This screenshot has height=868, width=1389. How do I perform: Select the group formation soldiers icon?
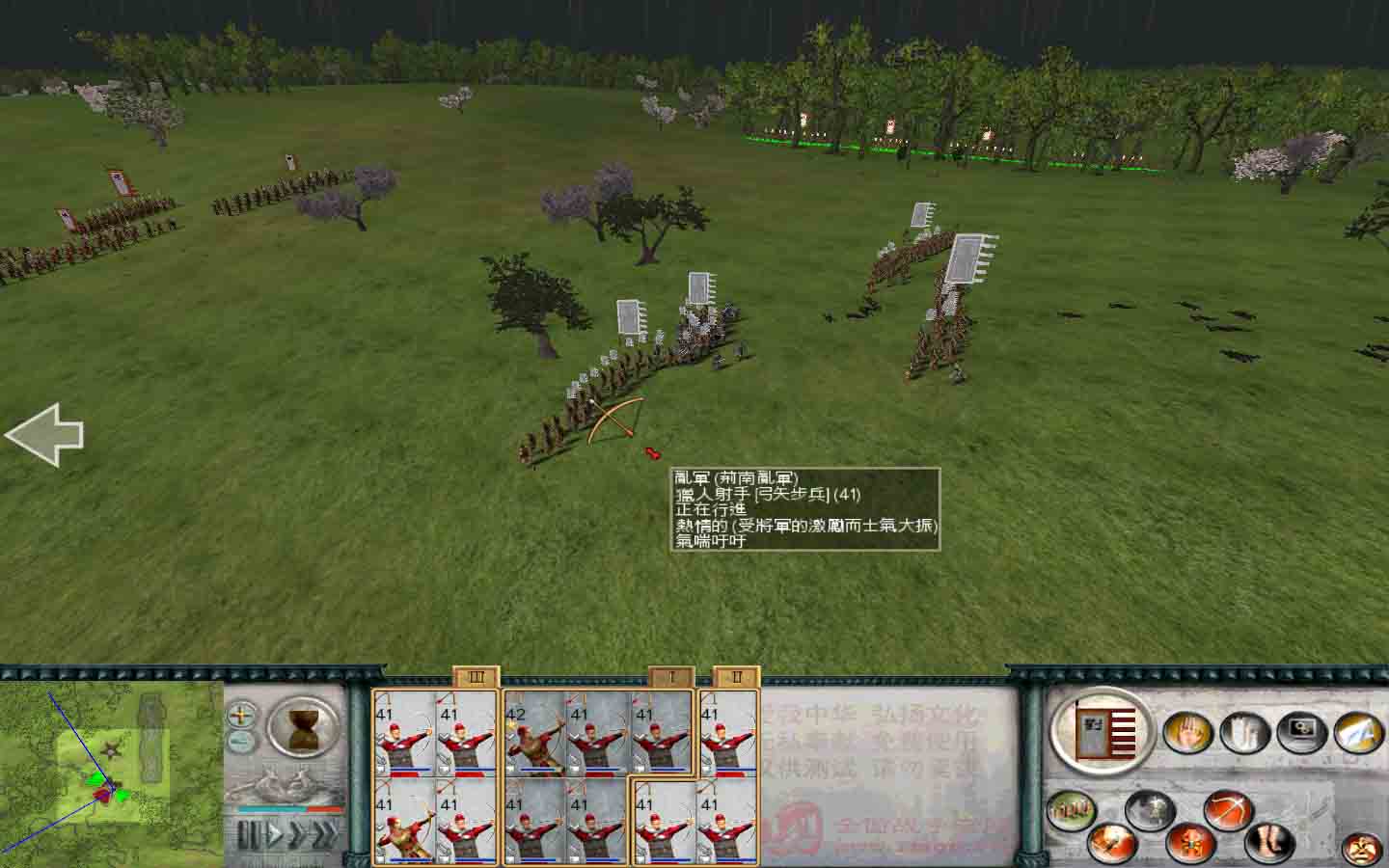click(1073, 808)
